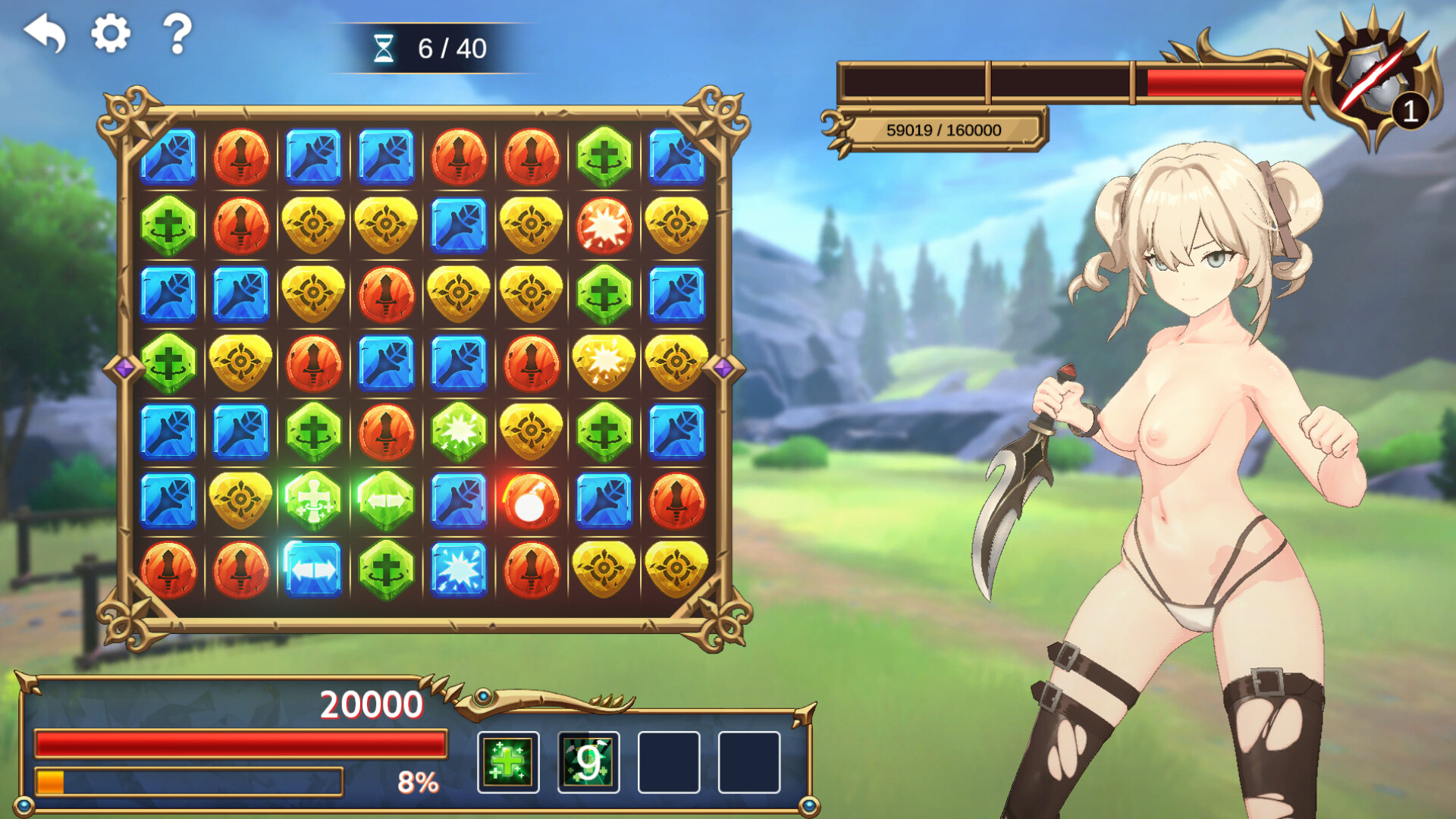Image resolution: width=1456 pixels, height=819 pixels.
Task: Click the help question mark
Action: [178, 33]
